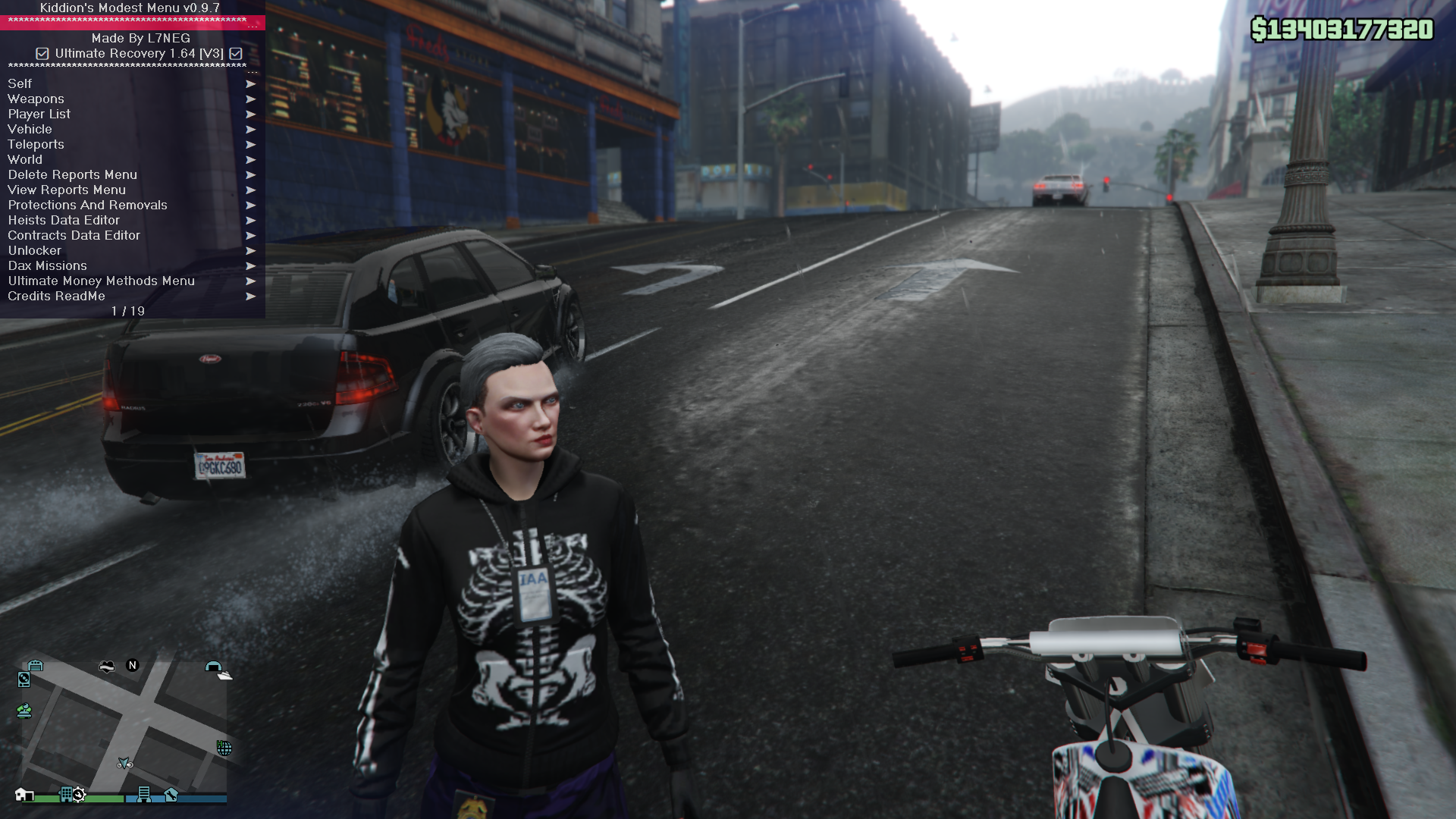The image size is (1456, 819).
Task: Expand the Vehicle submenu arrow
Action: (x=251, y=130)
